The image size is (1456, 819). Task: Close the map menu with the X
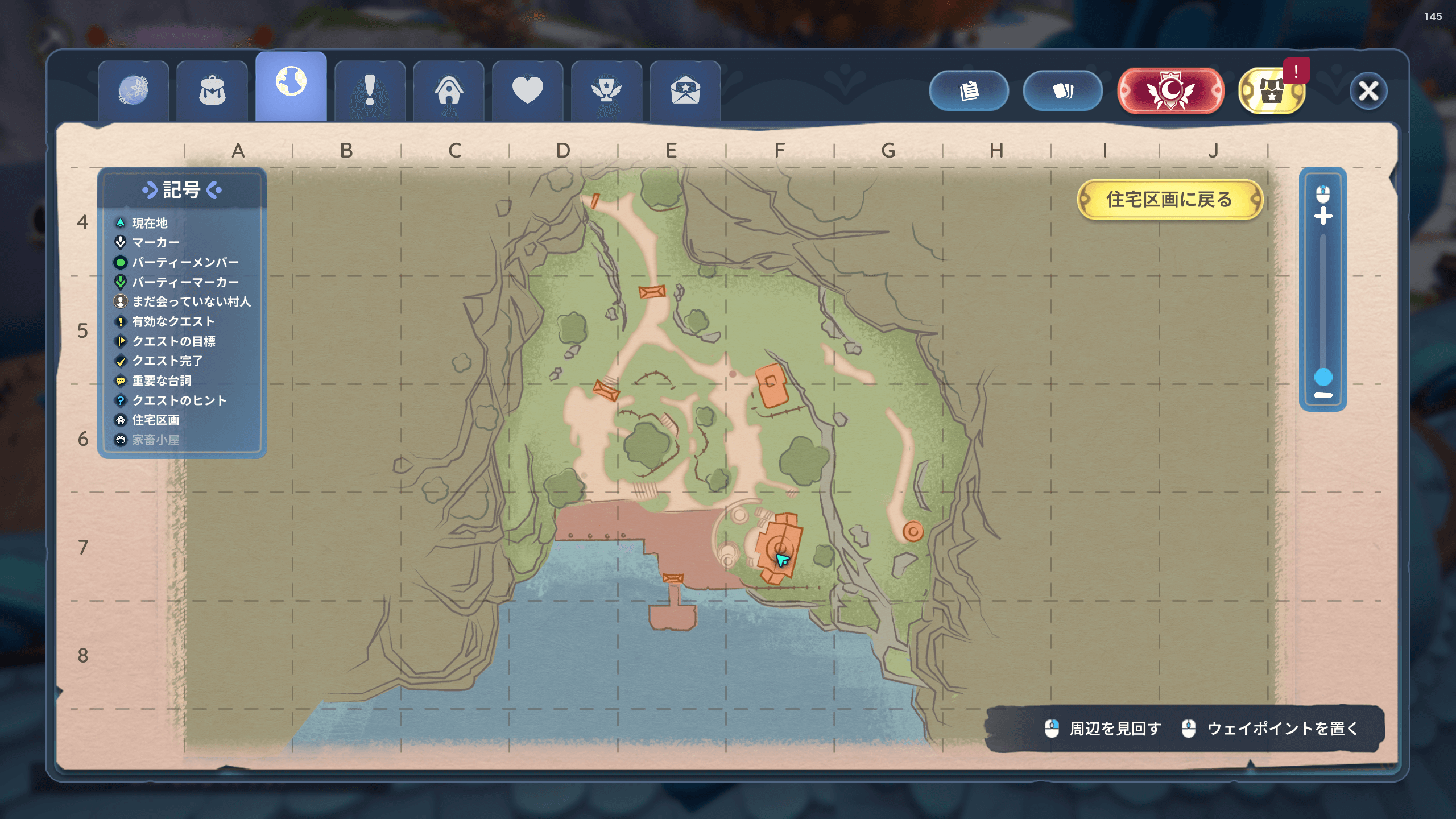[x=1368, y=91]
